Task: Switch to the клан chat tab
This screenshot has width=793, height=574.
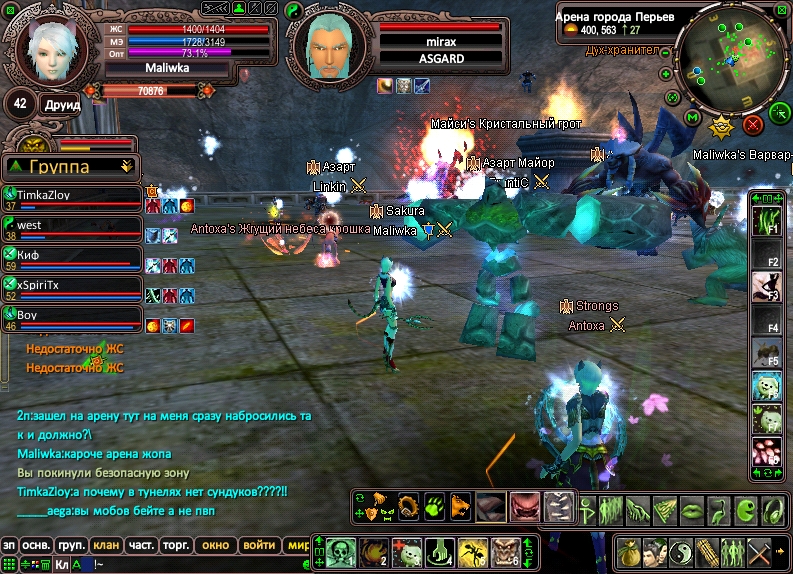Action: coord(103,545)
